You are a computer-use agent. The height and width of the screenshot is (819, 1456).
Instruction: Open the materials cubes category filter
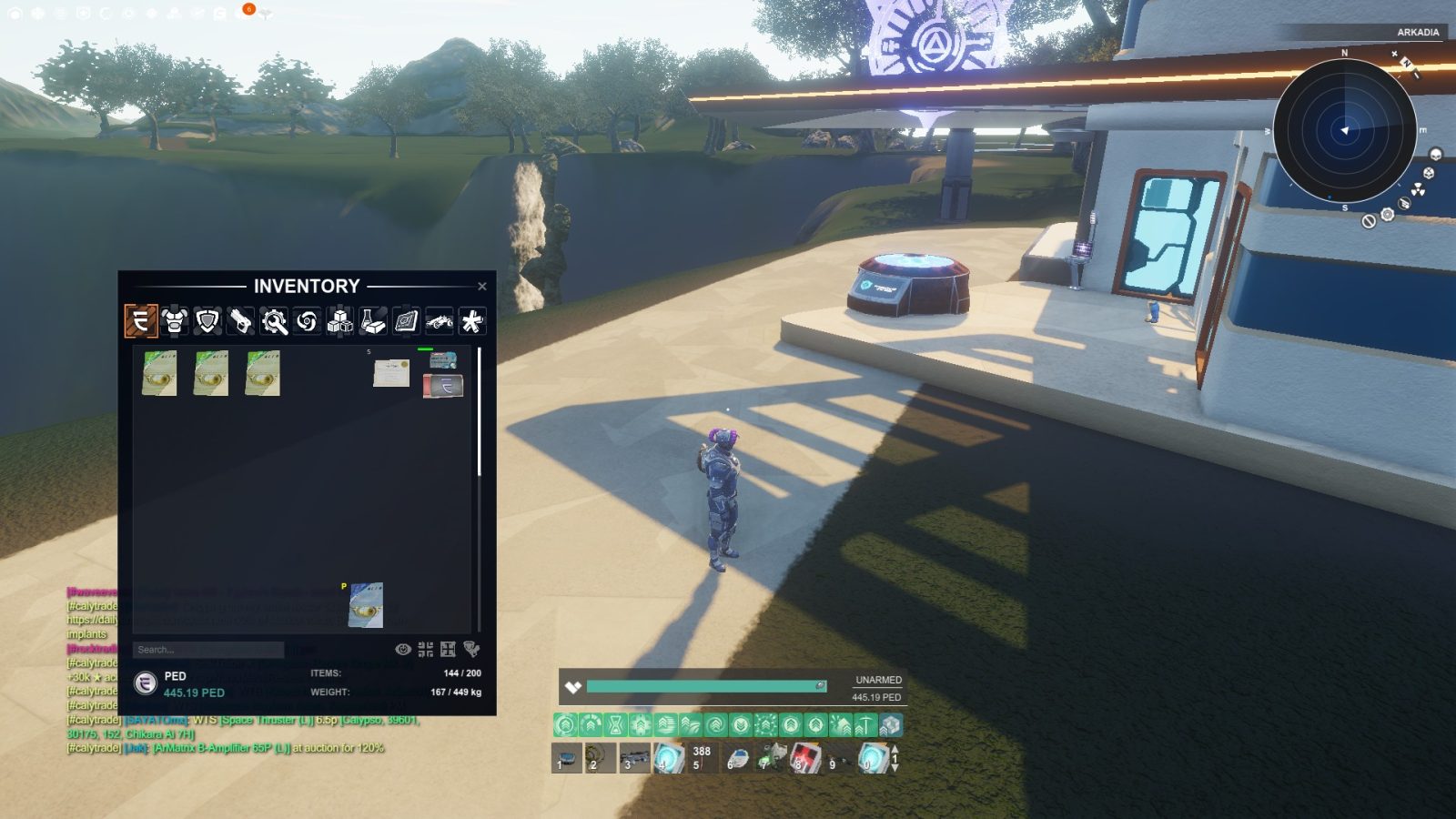(339, 323)
